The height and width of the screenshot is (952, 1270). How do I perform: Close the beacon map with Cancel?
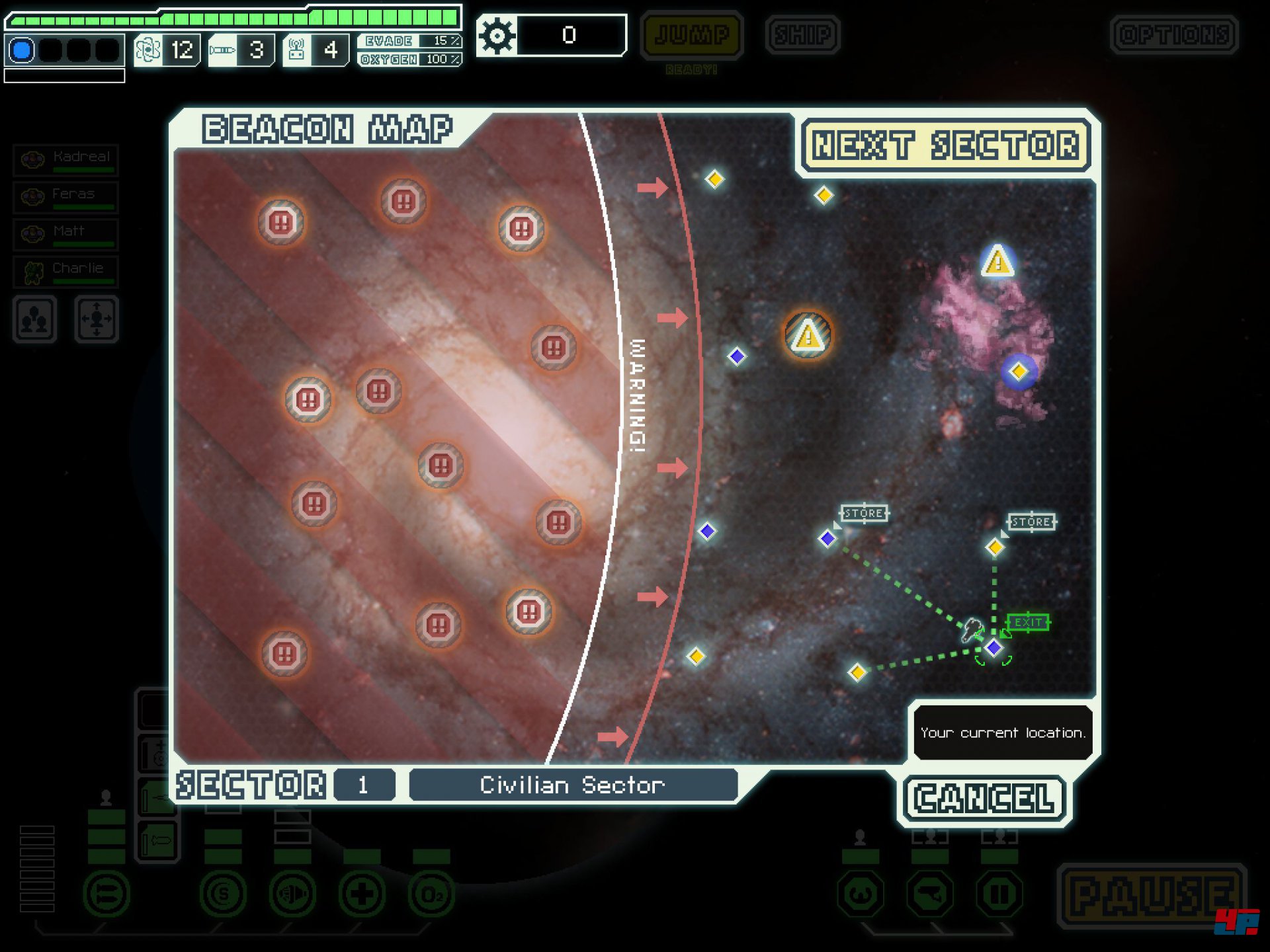coord(984,799)
